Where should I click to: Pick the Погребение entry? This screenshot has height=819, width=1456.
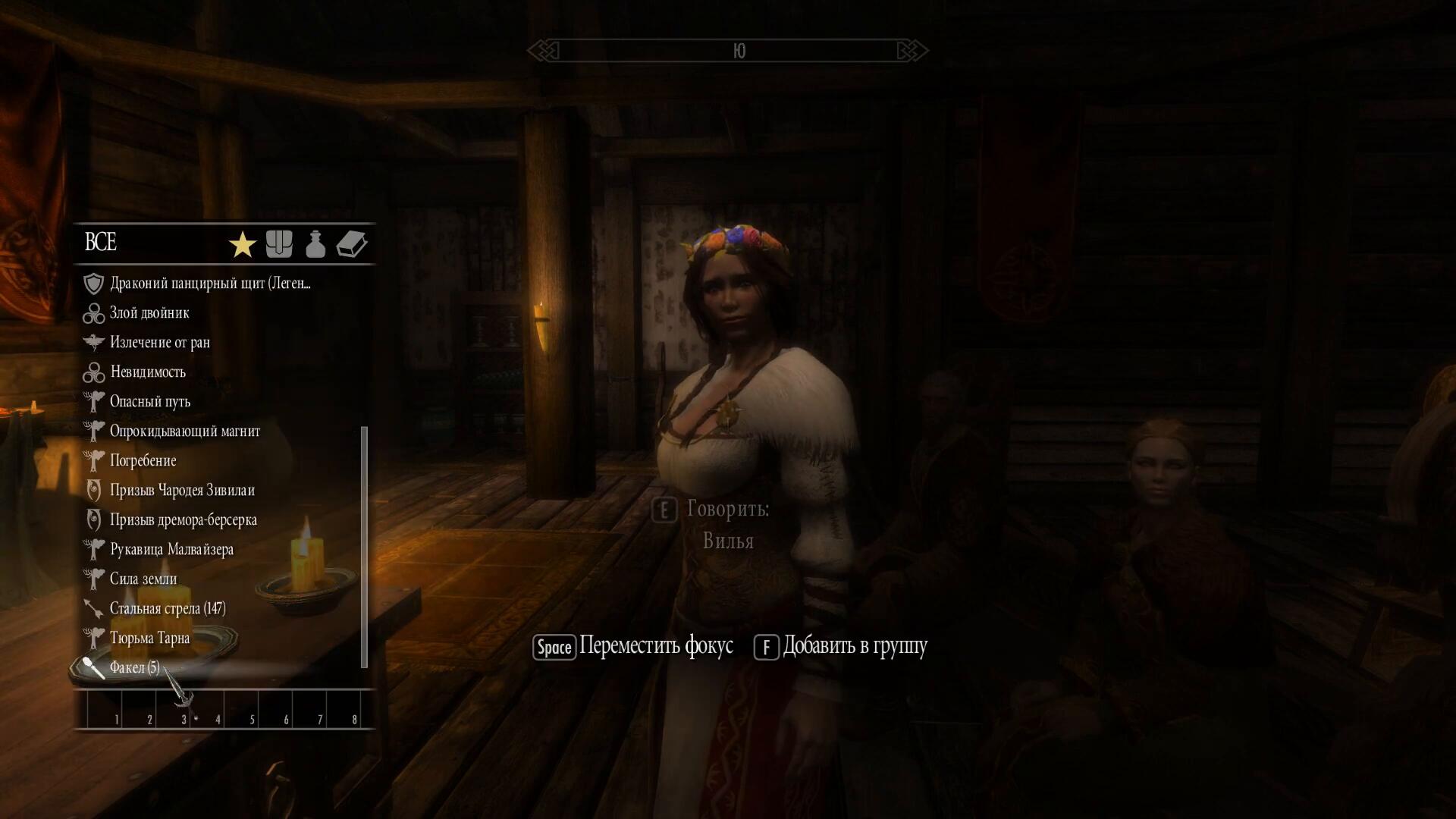tap(143, 461)
